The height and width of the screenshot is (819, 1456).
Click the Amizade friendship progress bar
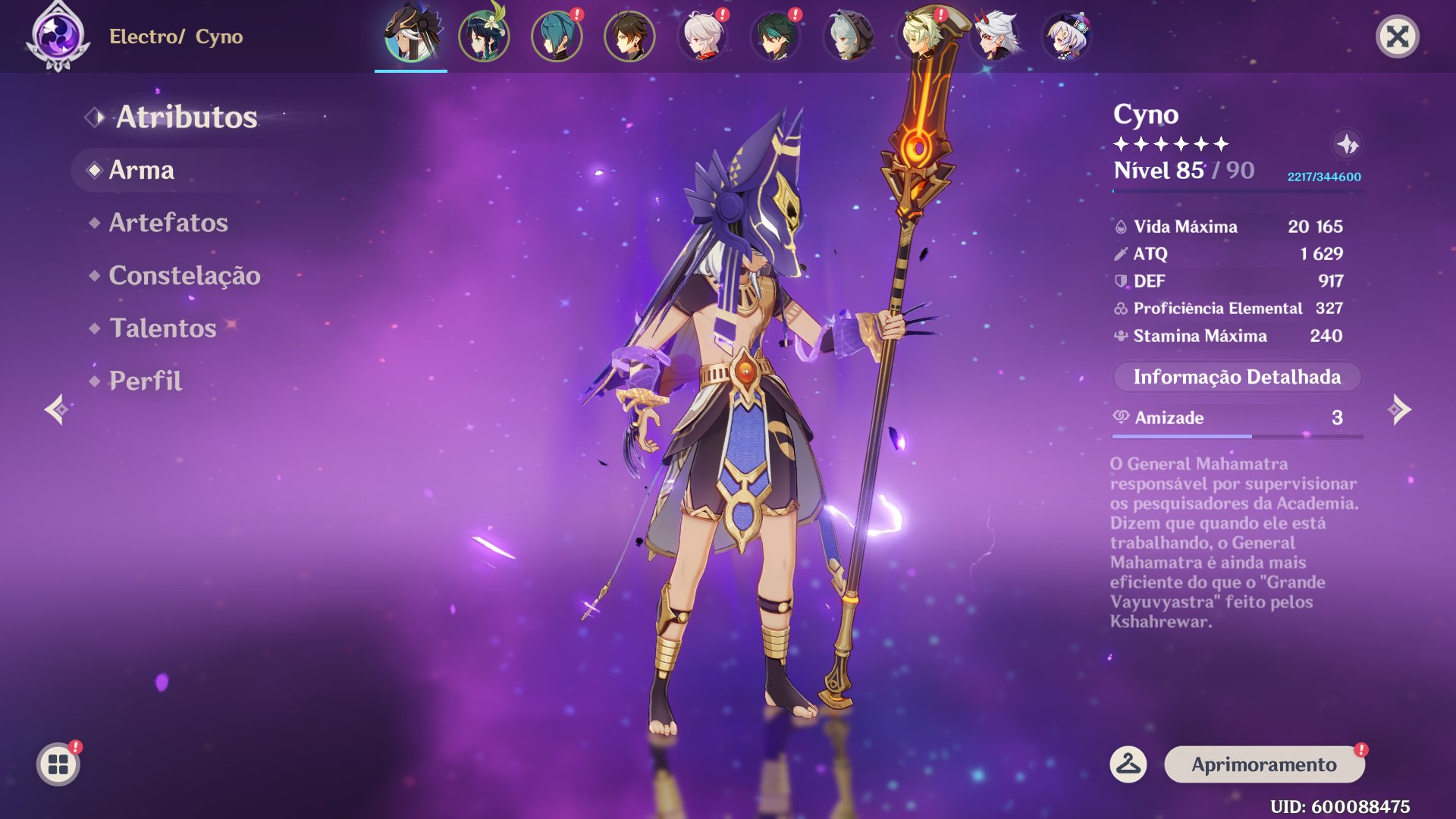[1237, 436]
